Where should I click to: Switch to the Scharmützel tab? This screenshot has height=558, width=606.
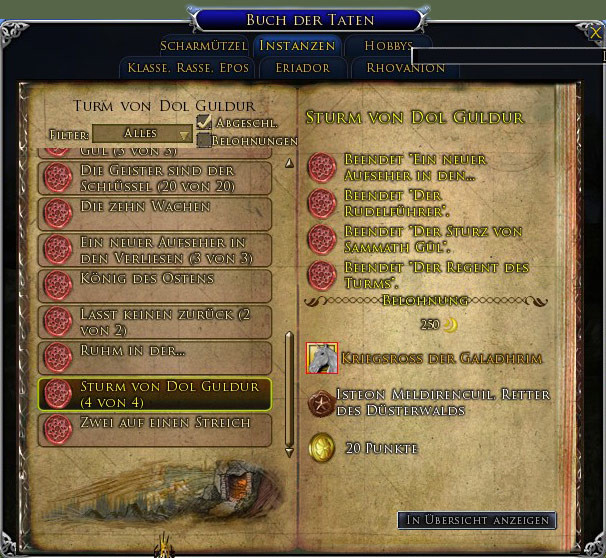tap(204, 46)
